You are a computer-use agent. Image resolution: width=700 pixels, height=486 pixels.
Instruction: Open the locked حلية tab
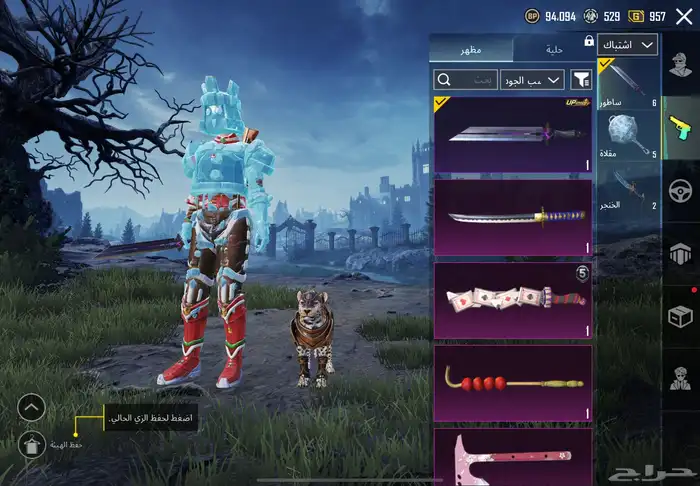pyautogui.click(x=554, y=49)
